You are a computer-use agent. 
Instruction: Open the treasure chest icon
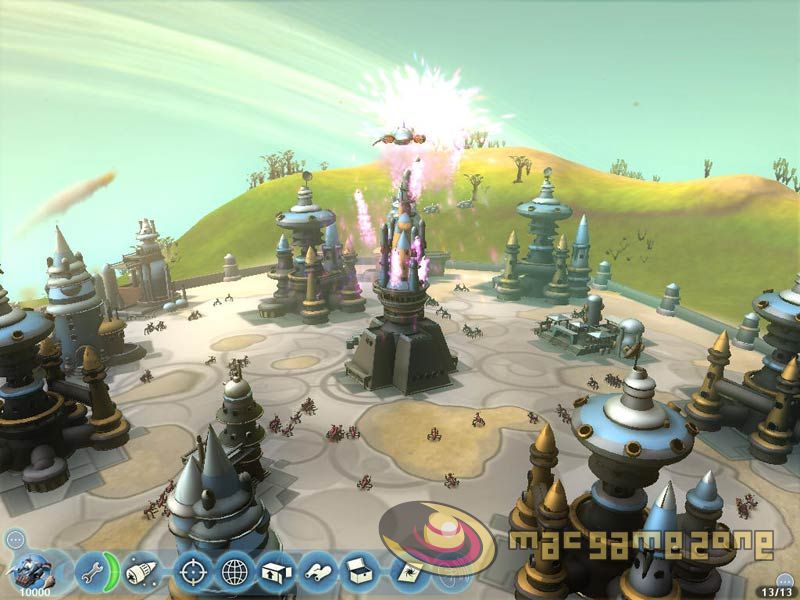(359, 572)
